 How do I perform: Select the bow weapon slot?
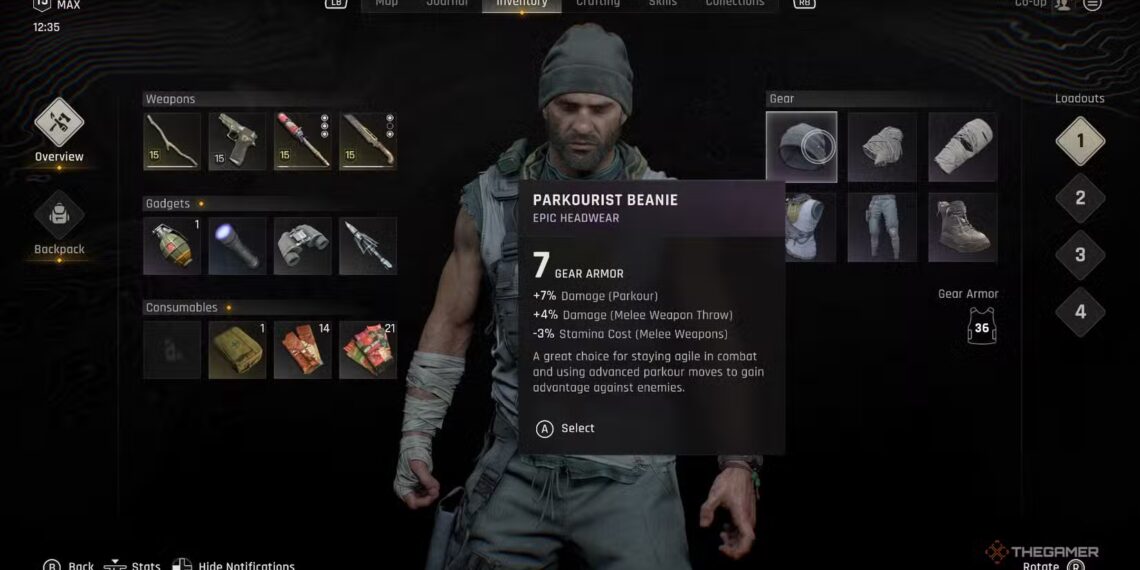(172, 141)
